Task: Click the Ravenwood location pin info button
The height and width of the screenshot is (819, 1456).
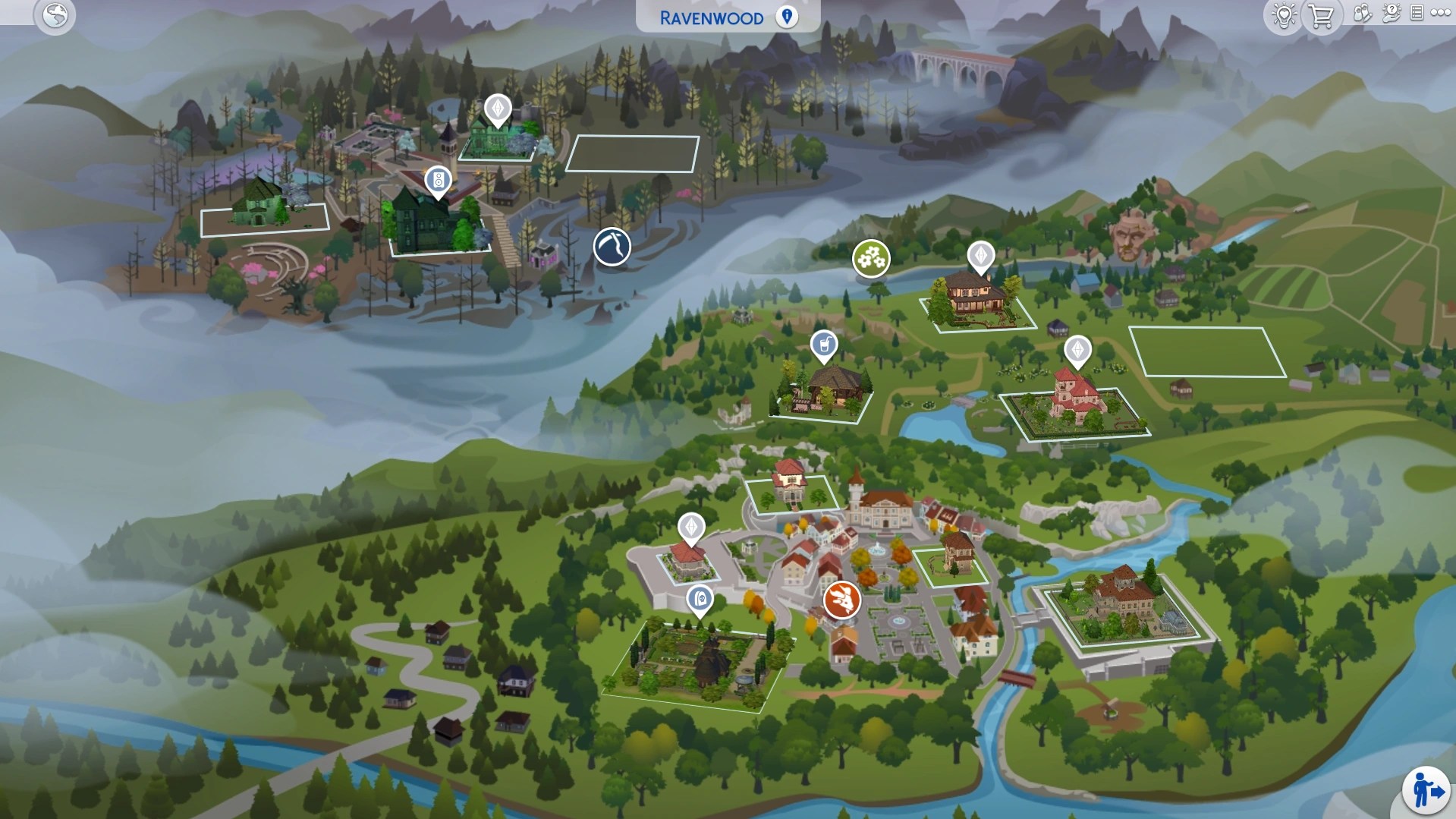Action: 786,17
